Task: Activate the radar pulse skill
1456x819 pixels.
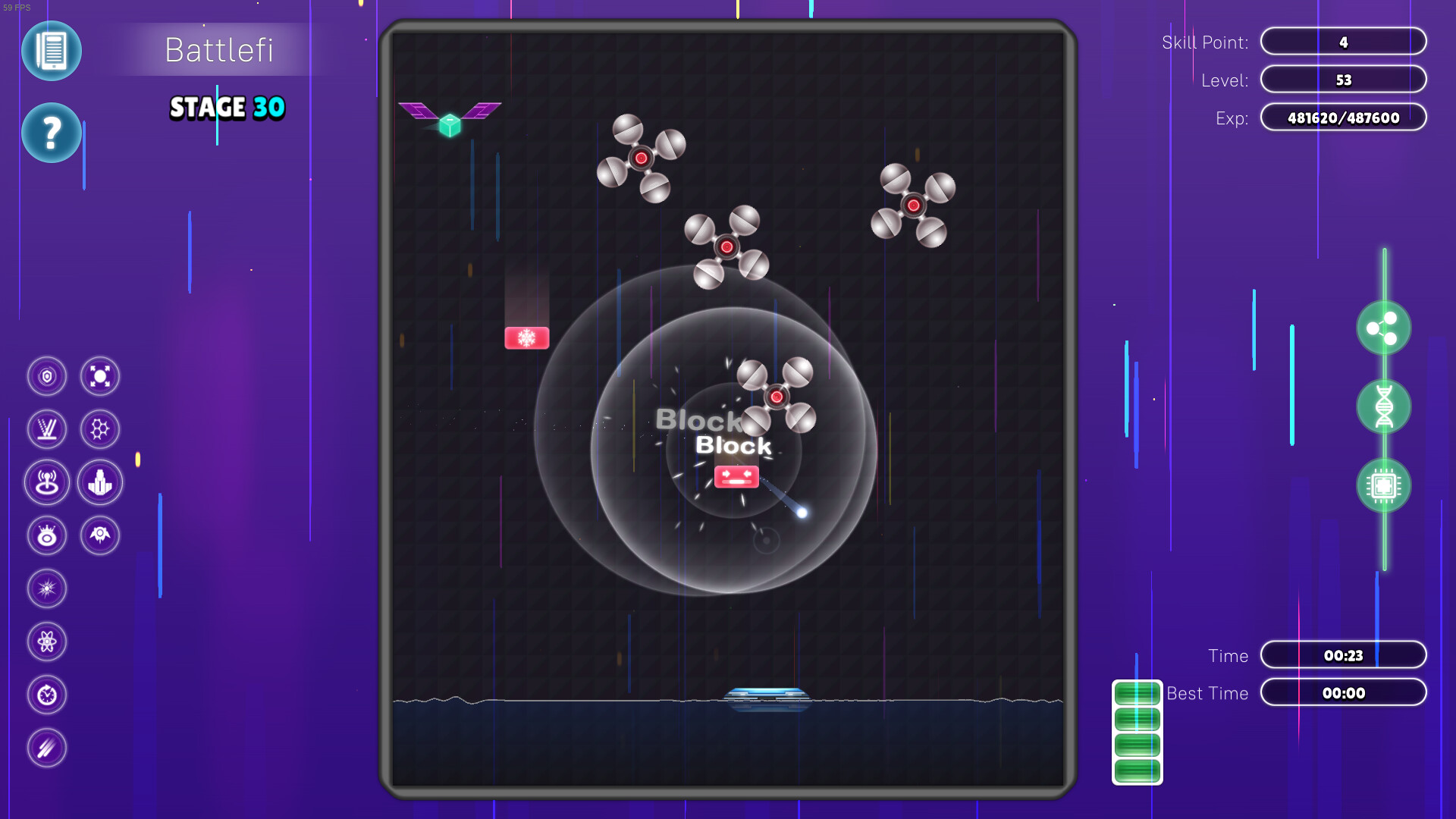Action: (x=47, y=482)
